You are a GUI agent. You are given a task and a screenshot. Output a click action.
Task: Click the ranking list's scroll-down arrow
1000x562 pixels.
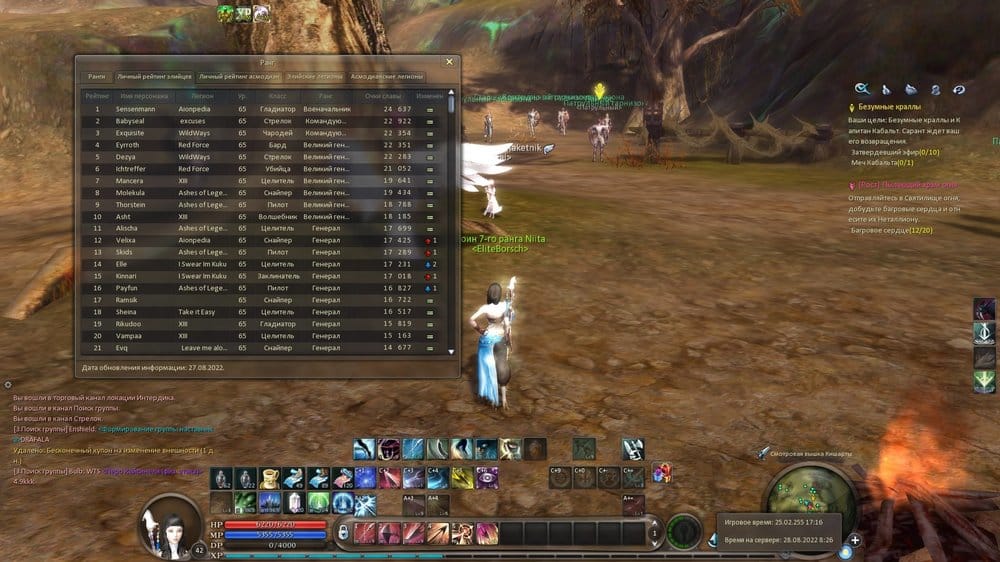click(x=451, y=351)
